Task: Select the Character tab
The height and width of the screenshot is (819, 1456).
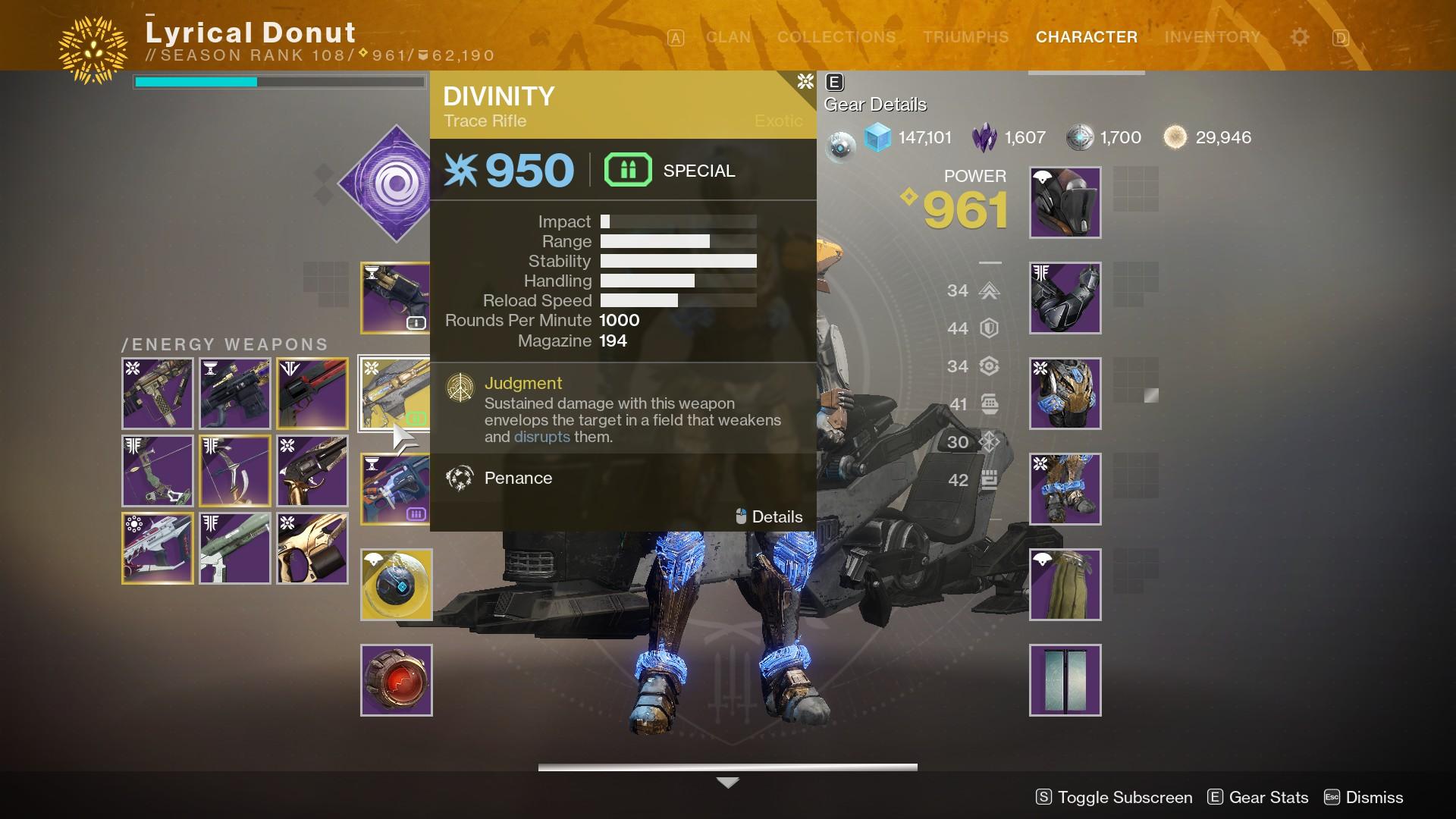Action: click(1086, 37)
